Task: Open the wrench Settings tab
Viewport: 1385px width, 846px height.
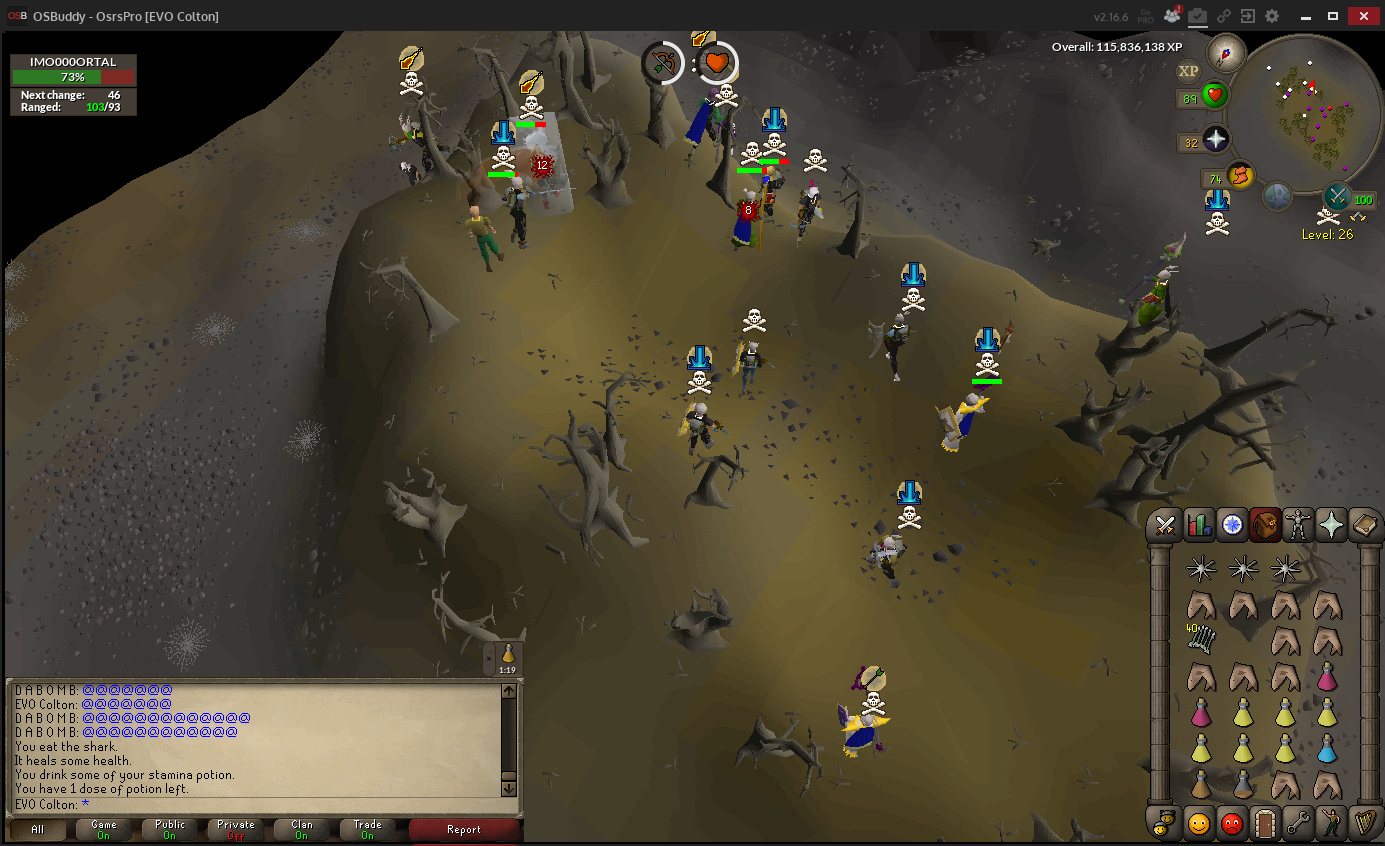Action: [1298, 823]
